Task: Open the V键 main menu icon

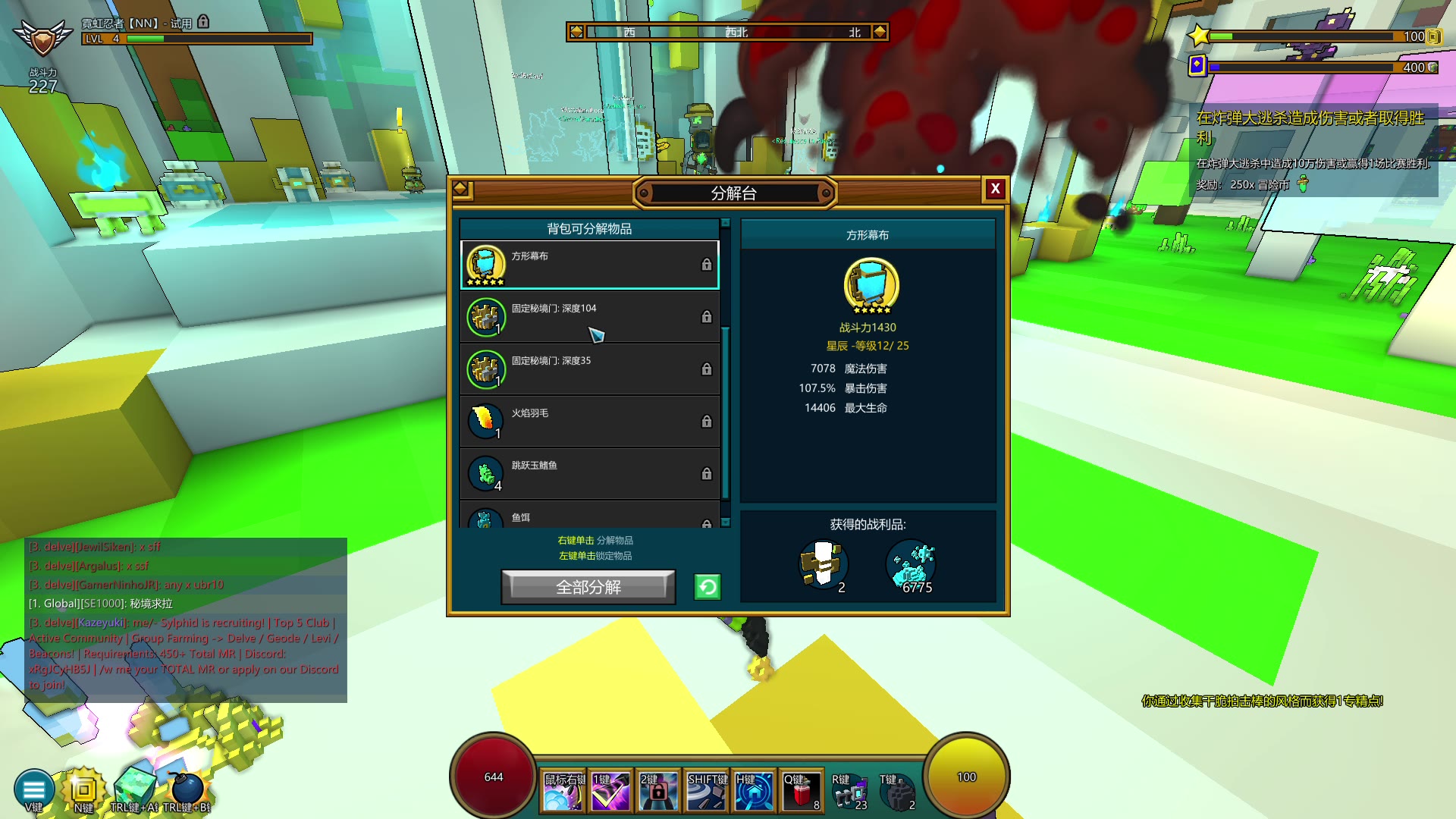Action: (x=34, y=789)
